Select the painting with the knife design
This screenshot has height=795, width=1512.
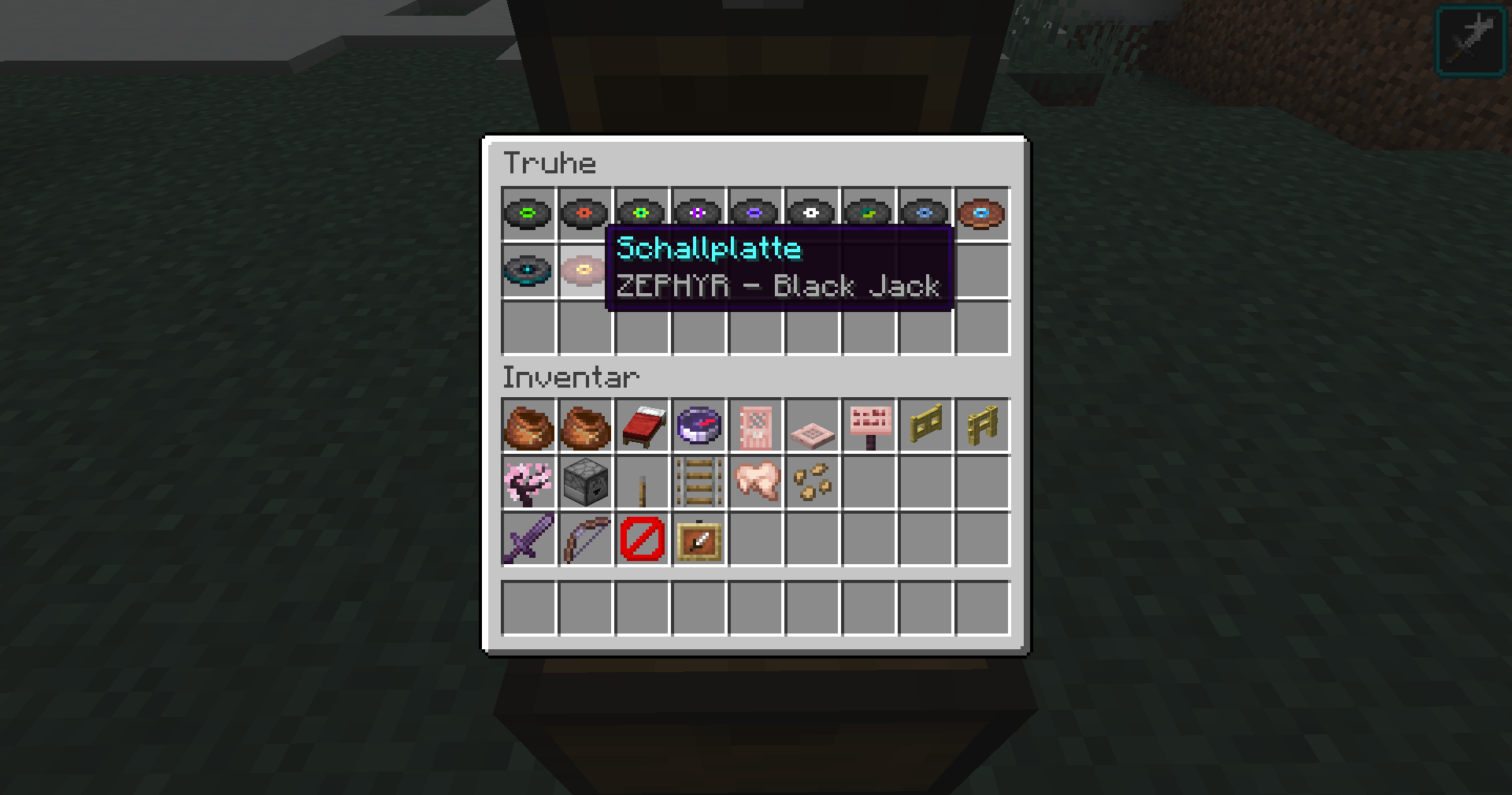pos(698,540)
